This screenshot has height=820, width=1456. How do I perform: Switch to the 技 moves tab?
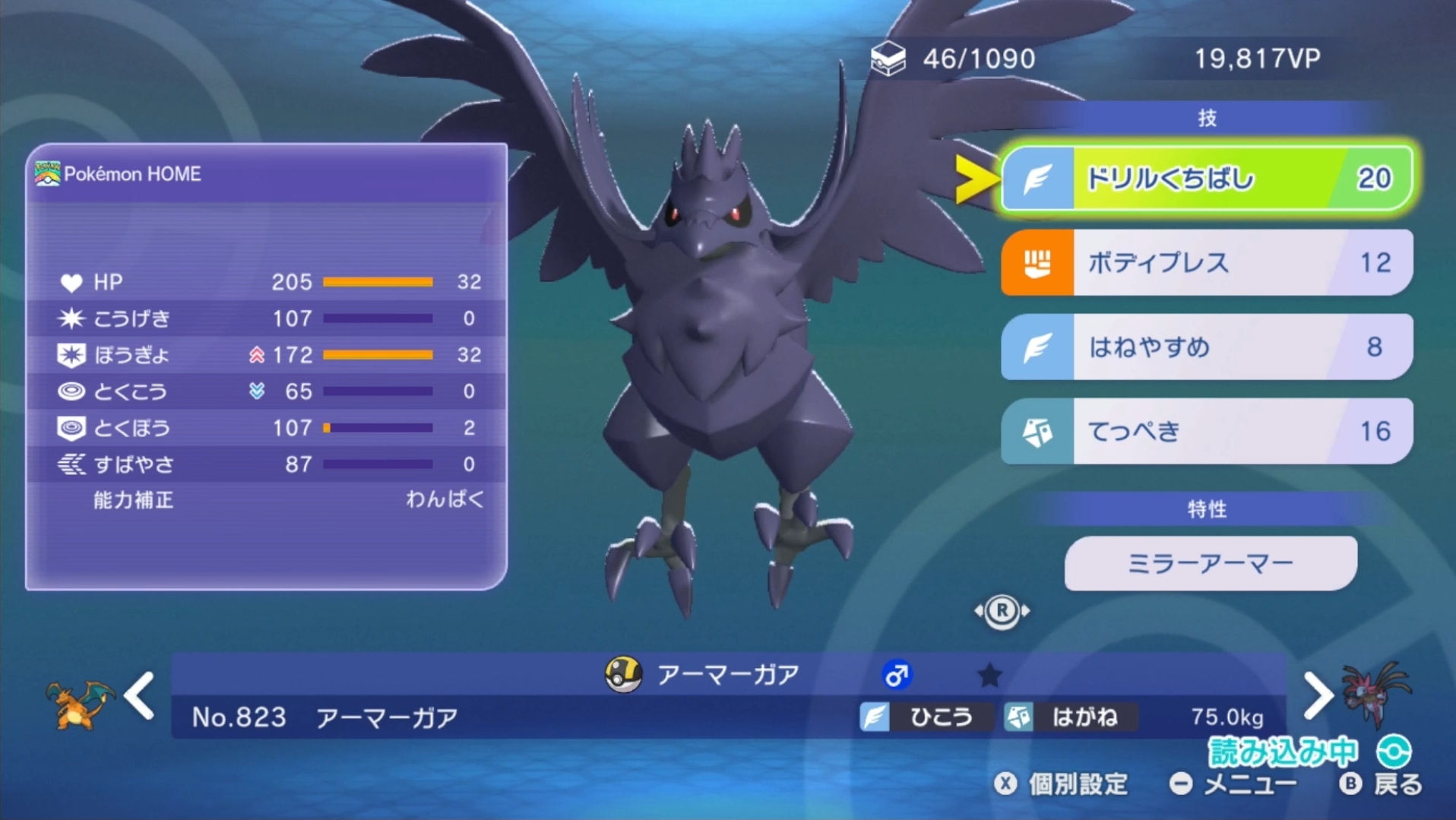click(x=1208, y=118)
